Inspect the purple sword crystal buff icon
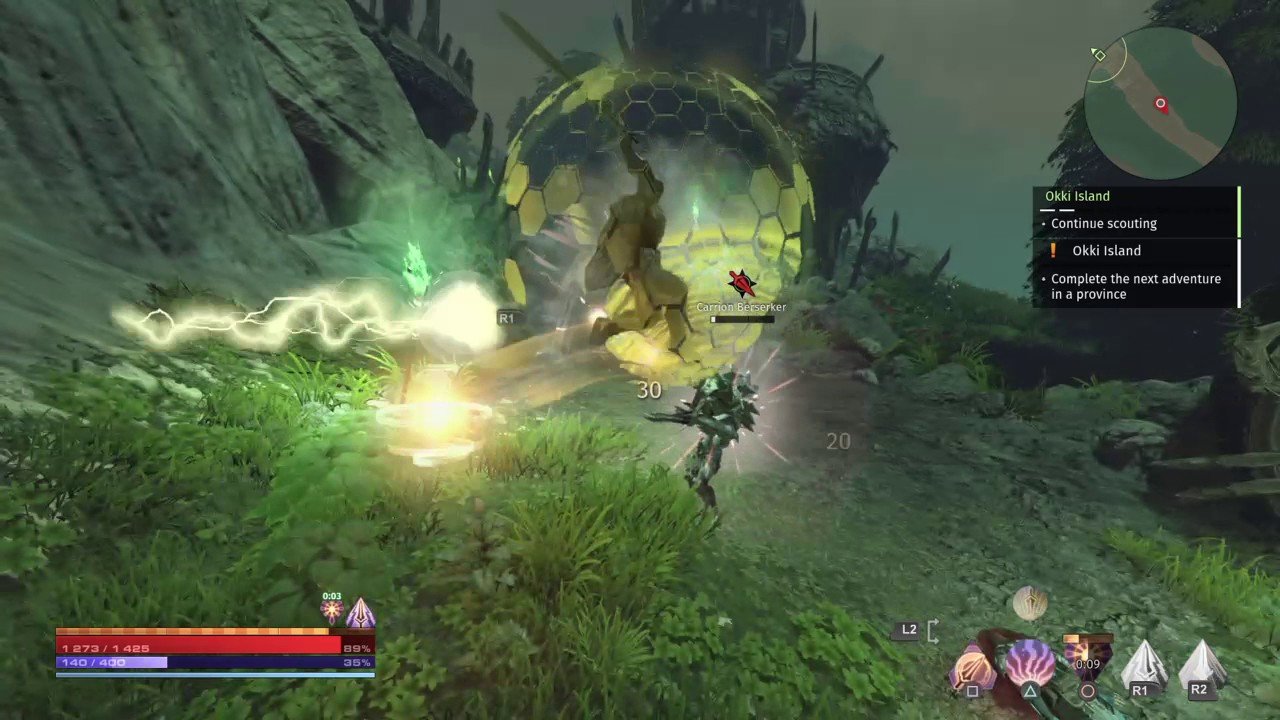This screenshot has height=720, width=1280. [x=360, y=611]
